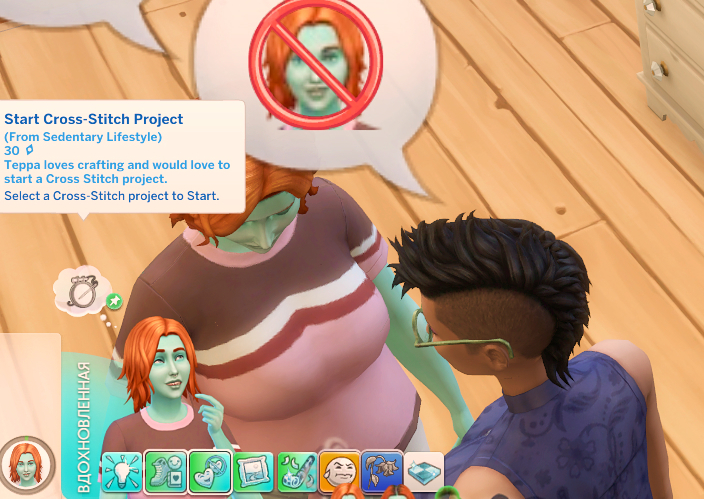Check the sparkling paintbrush moodlet
The image size is (704, 499).
297,471
